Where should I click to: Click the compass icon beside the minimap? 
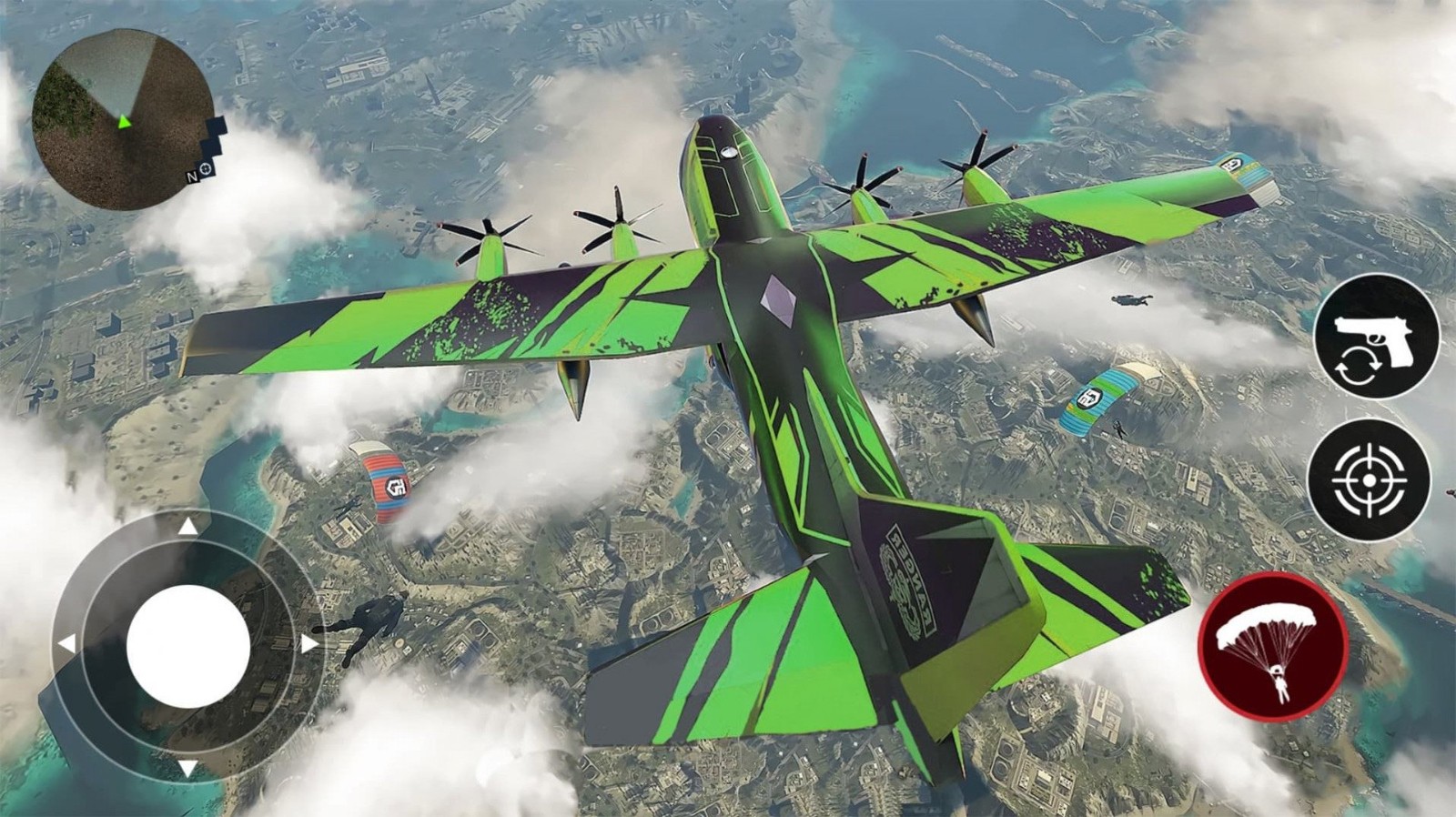[x=207, y=169]
